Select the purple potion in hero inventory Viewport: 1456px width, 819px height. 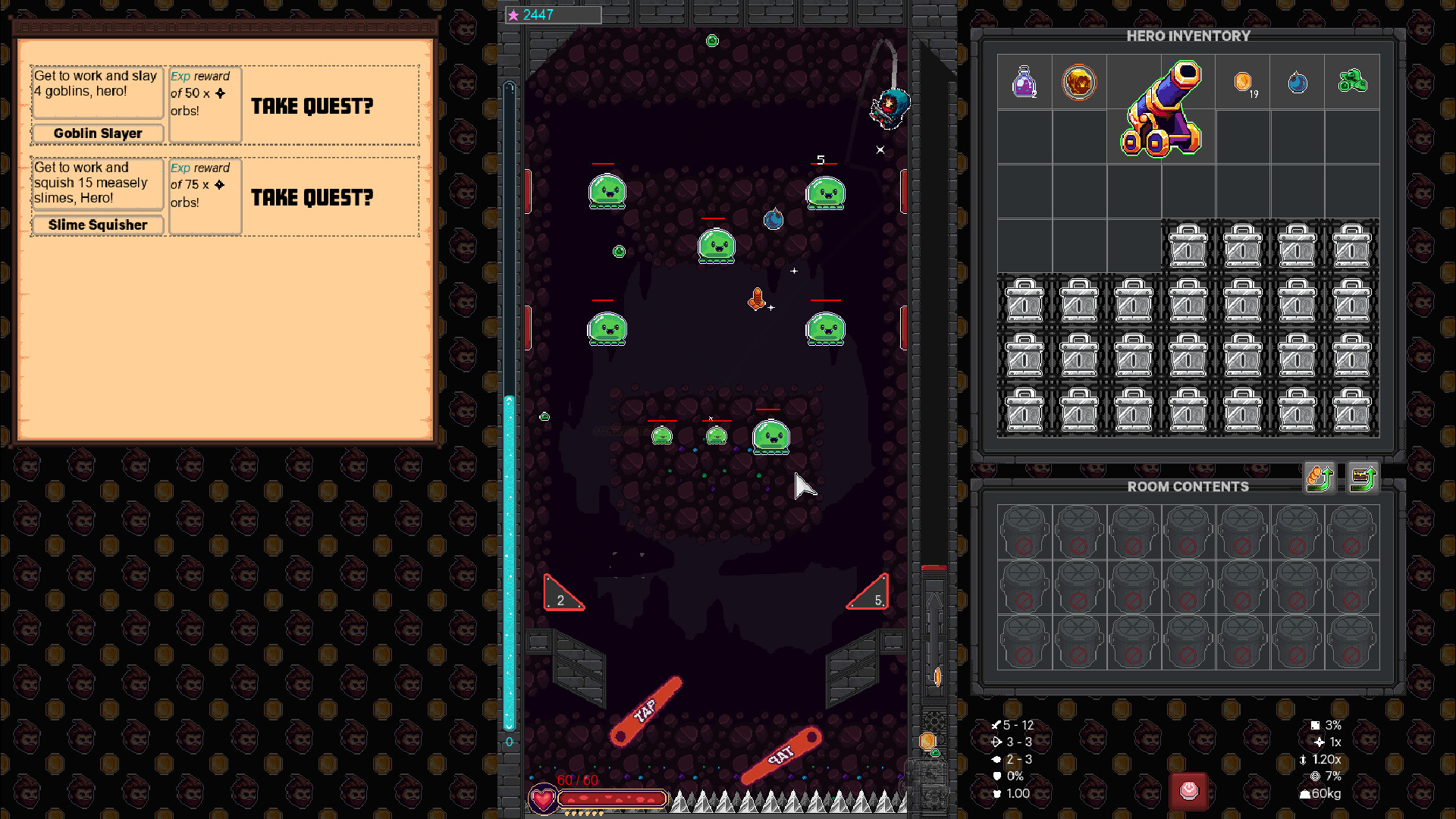point(1025,83)
